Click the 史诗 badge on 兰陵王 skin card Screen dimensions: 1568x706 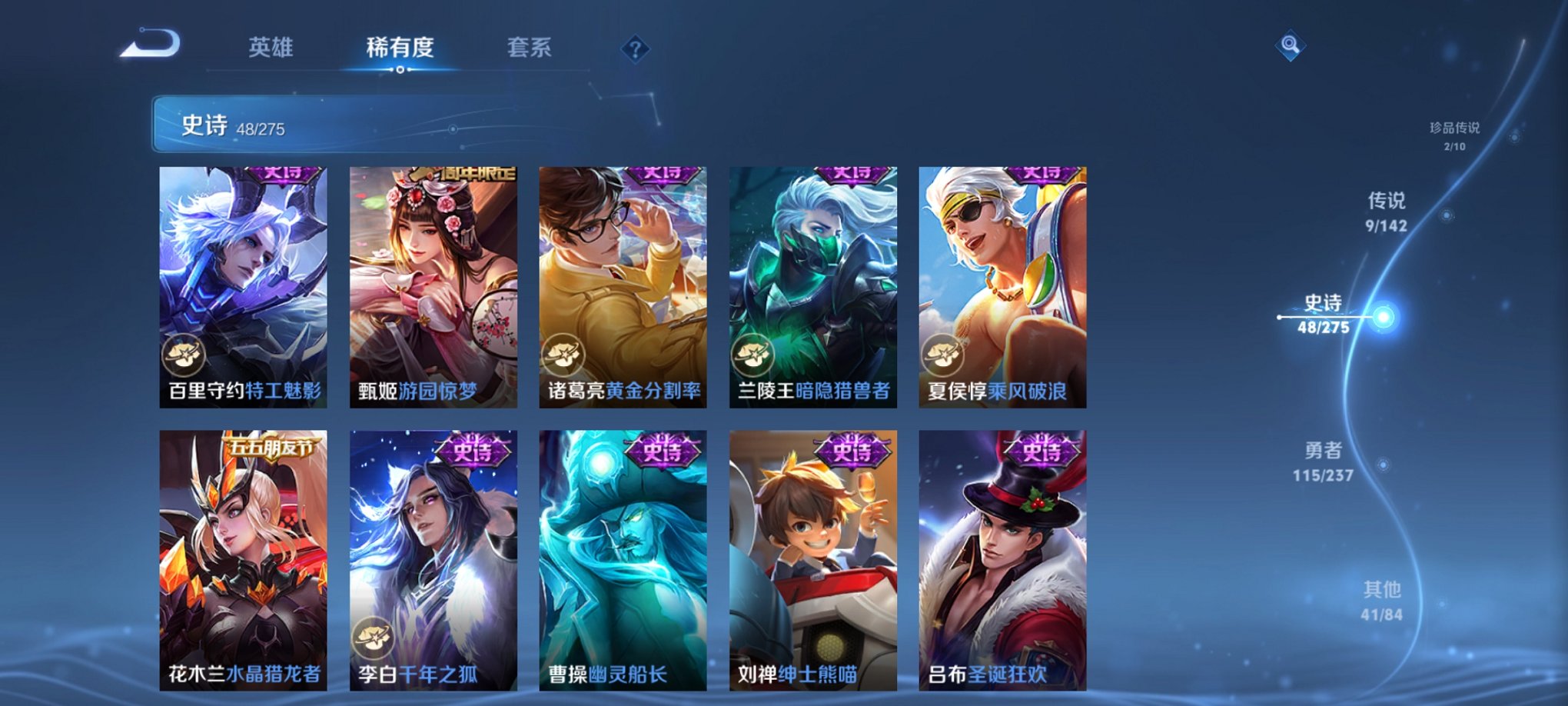coord(853,175)
